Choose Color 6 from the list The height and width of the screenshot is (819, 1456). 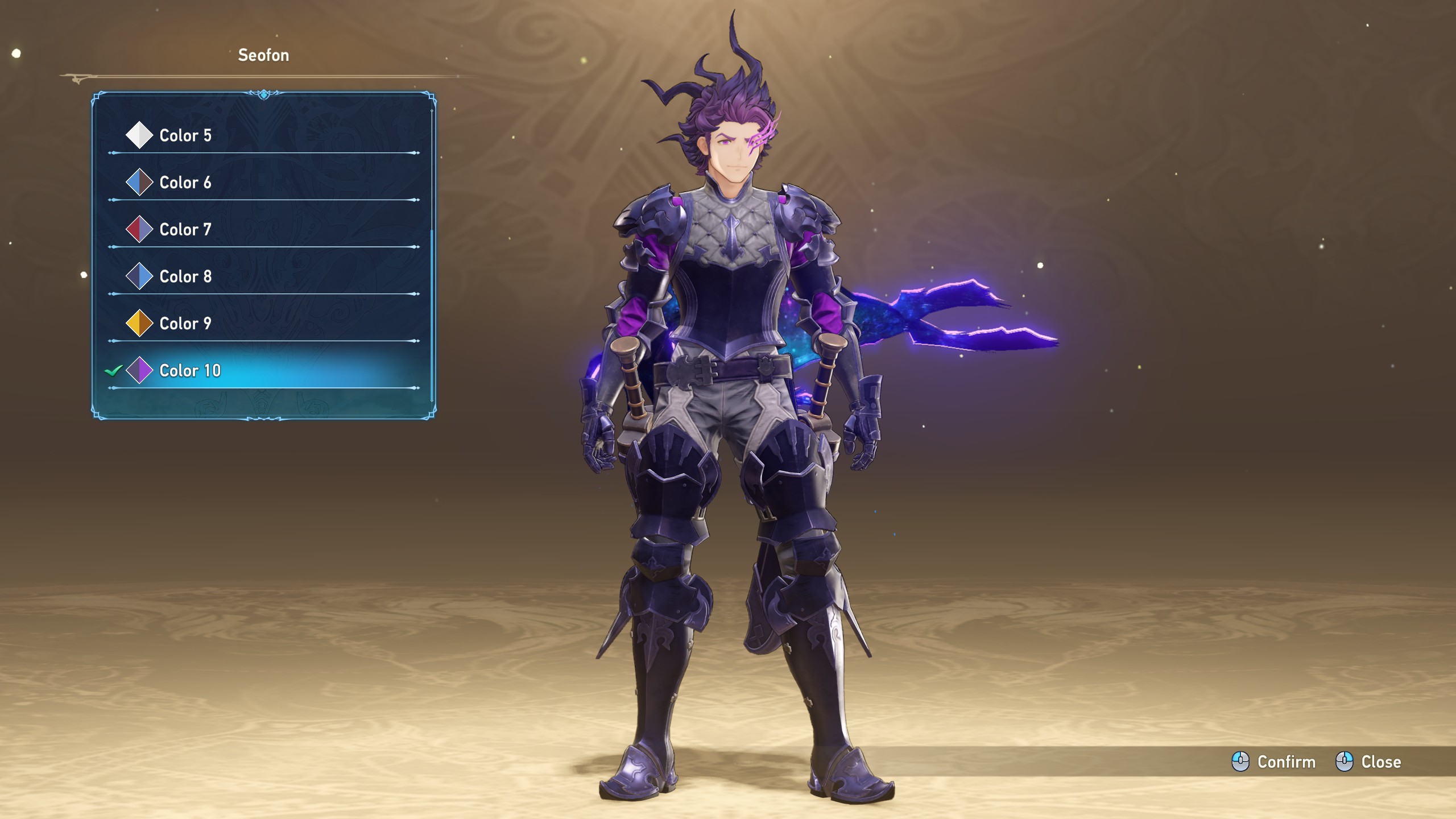185,183
